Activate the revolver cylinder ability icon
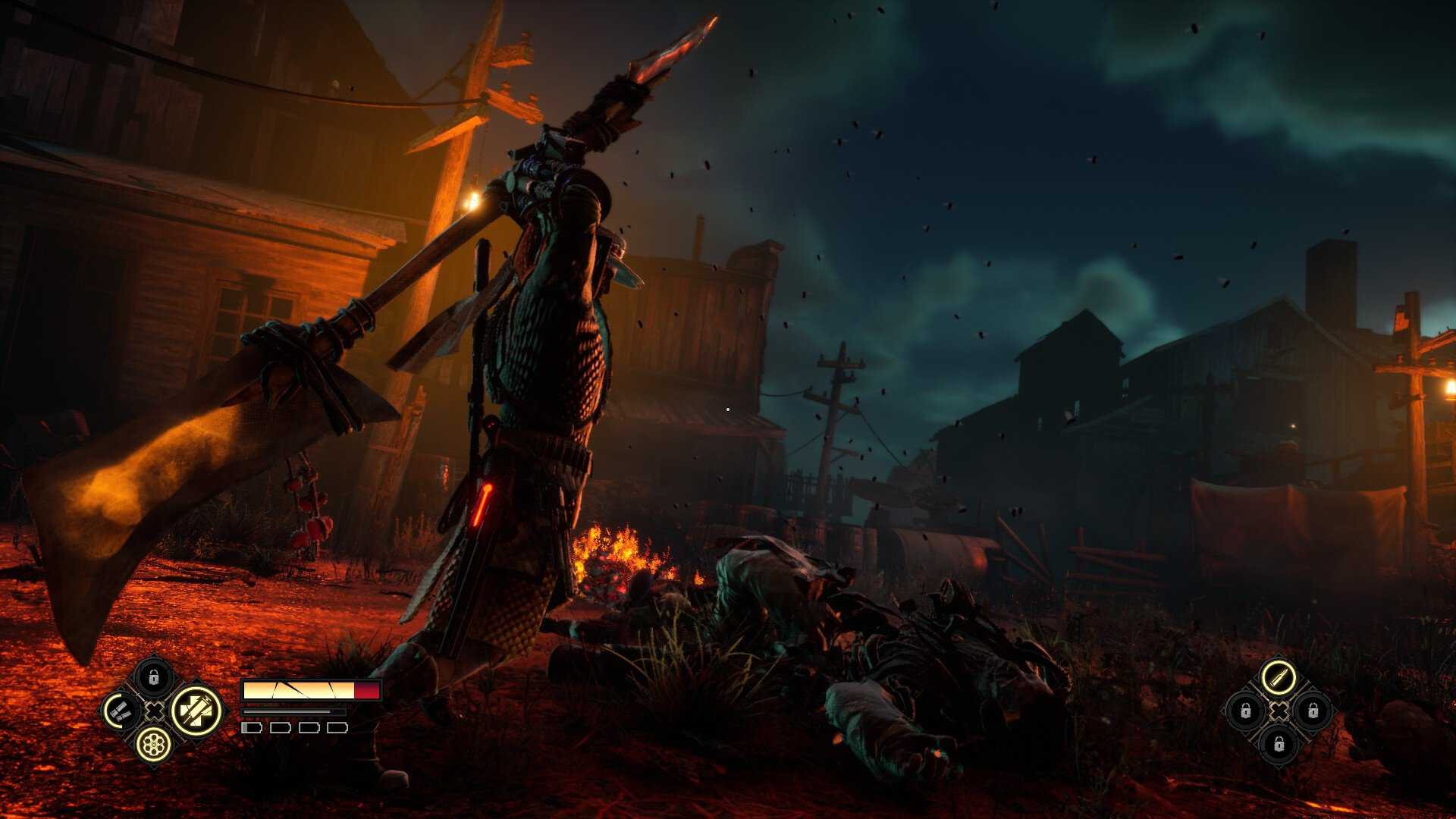 click(x=153, y=745)
